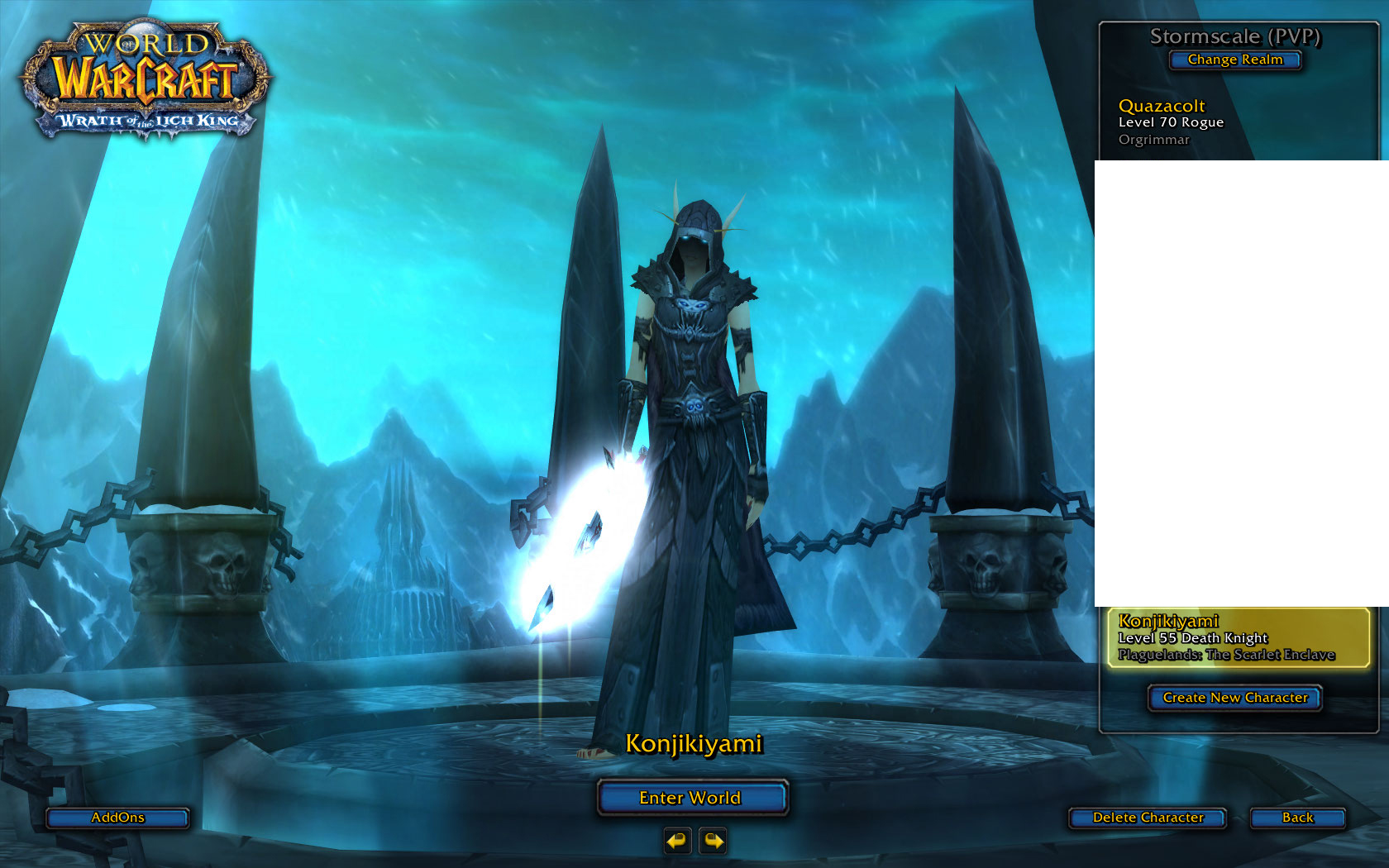1389x868 pixels.
Task: Click the Enter World button
Action: (x=691, y=798)
